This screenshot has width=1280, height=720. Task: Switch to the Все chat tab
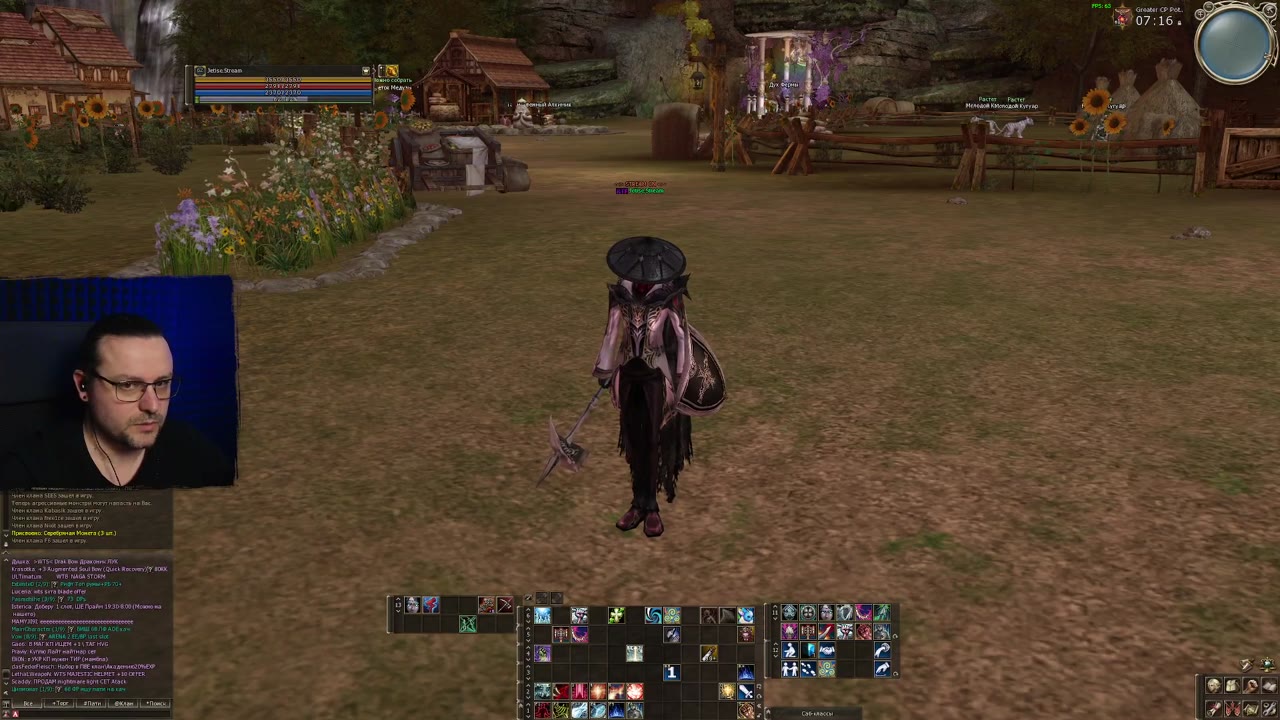(28, 703)
